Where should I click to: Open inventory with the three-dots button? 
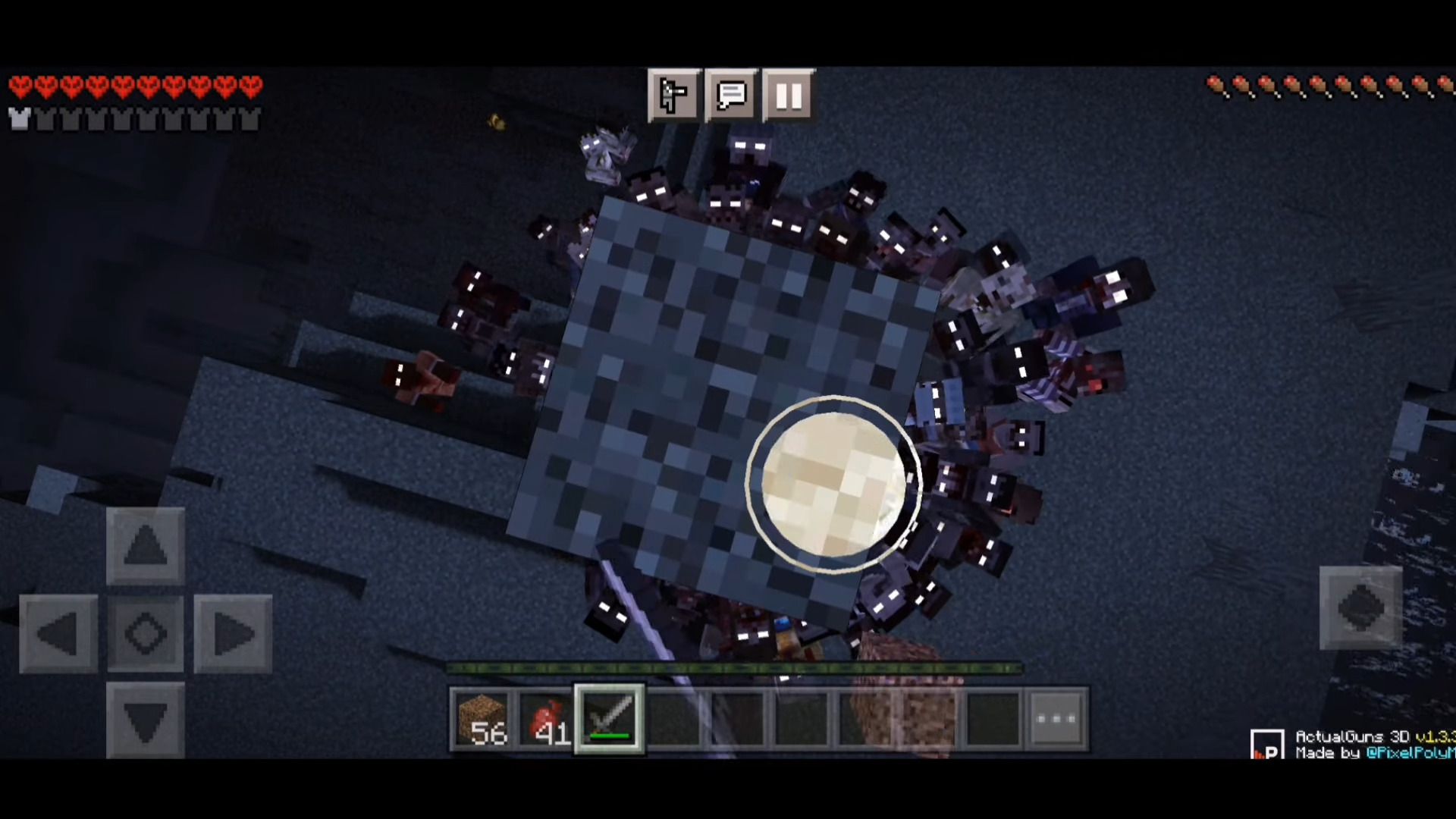pos(1057,719)
